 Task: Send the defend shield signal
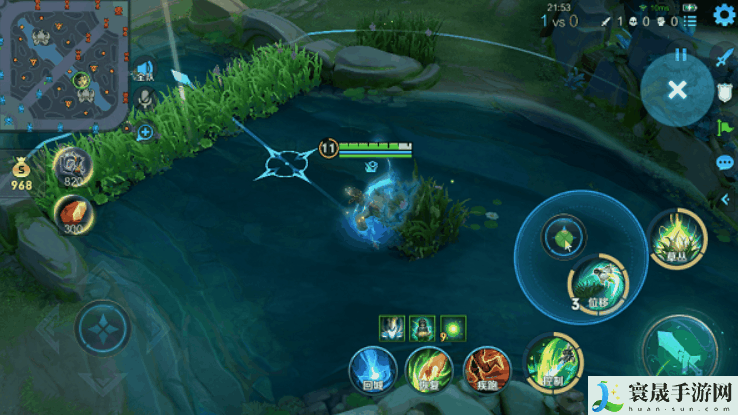point(723,92)
